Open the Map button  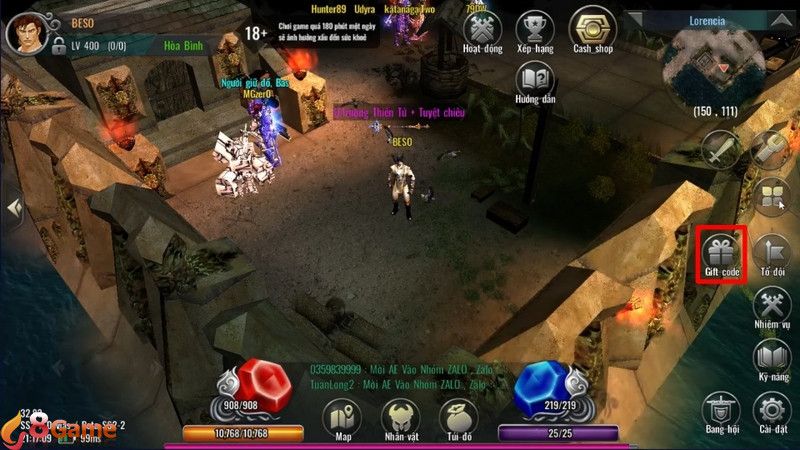coord(343,418)
